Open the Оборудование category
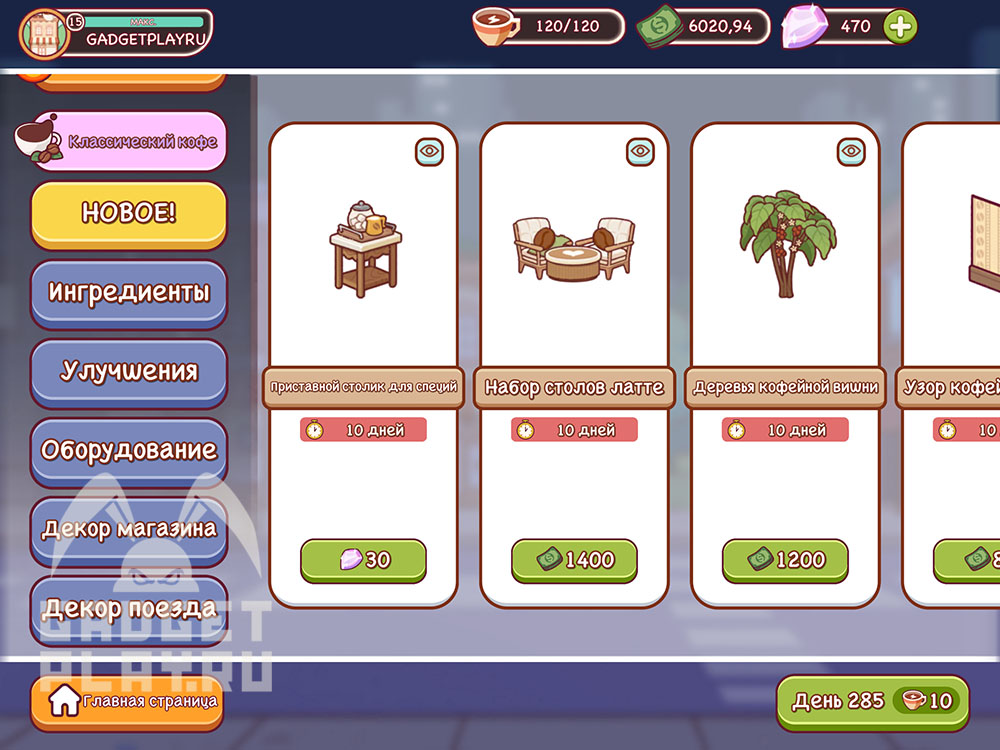Image resolution: width=1000 pixels, height=750 pixels. [129, 450]
